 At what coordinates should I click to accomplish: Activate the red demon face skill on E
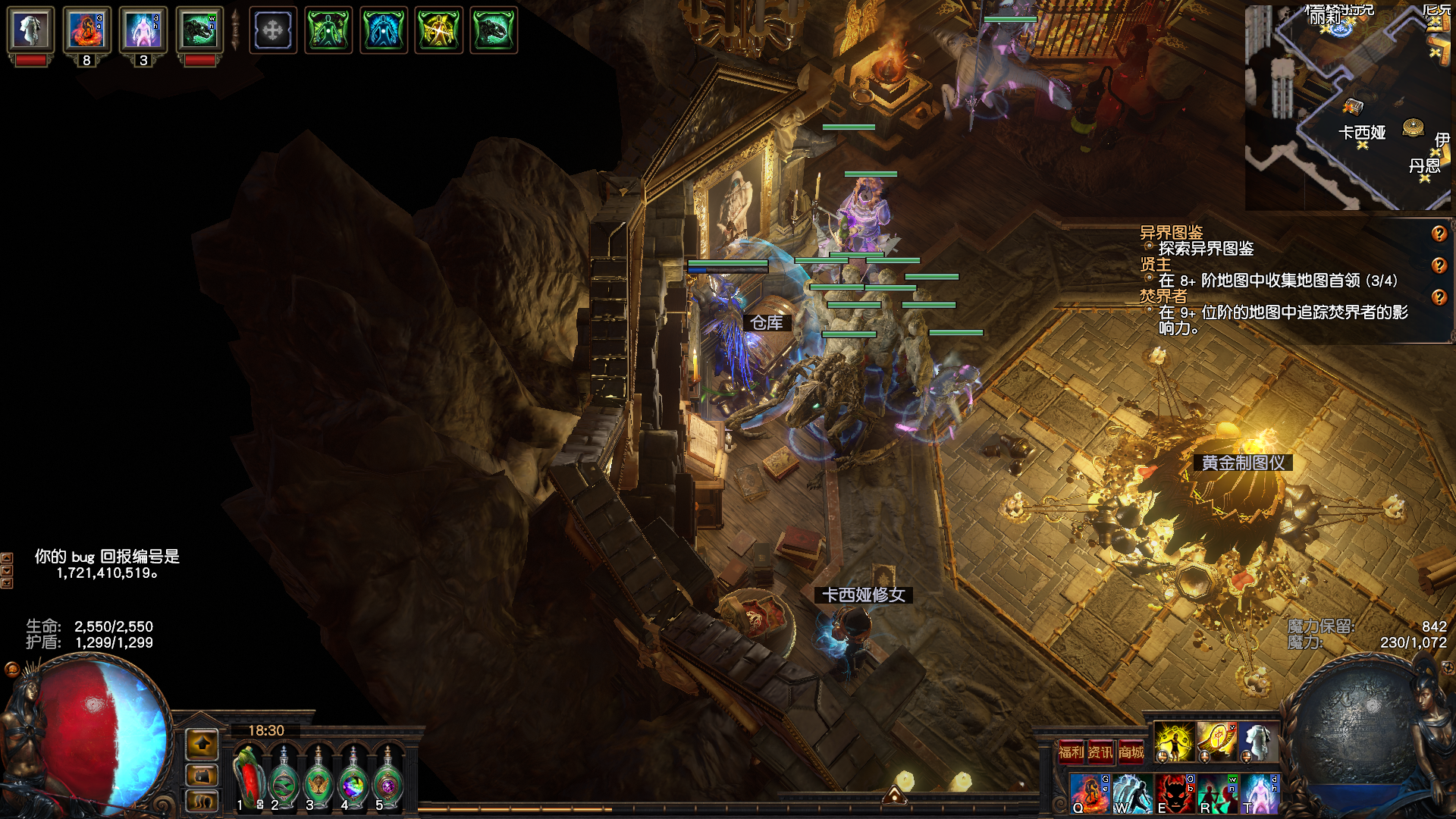coord(1175,793)
